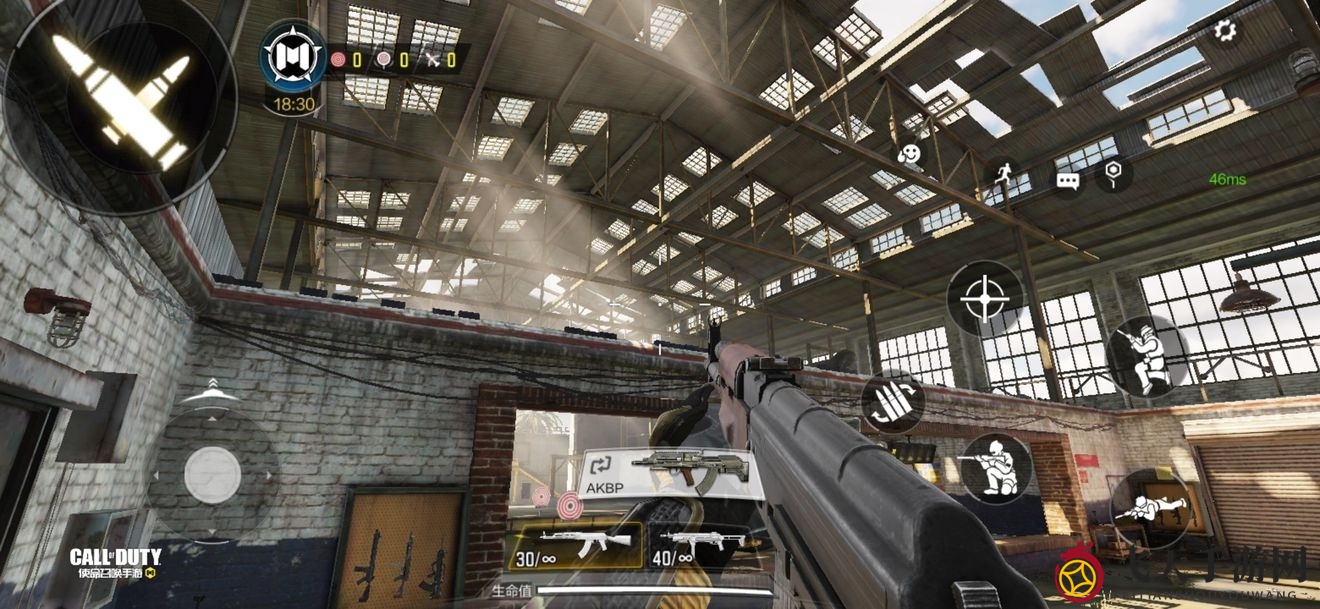This screenshot has height=609, width=1320.
Task: Tap the jumping soldier button
Action: click(x=1145, y=356)
